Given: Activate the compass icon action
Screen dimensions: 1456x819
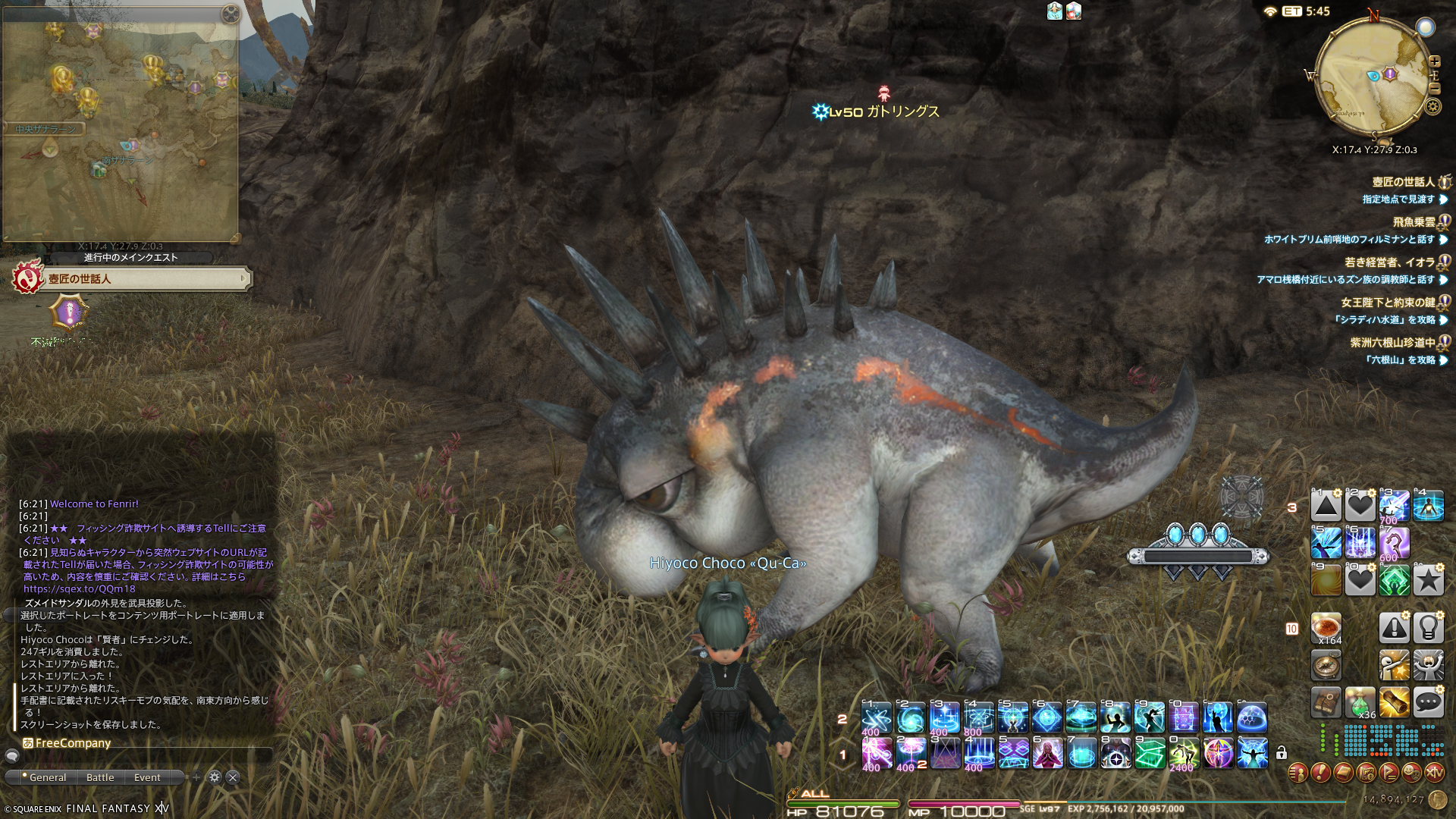Looking at the screenshot, I should pyautogui.click(x=1326, y=665).
